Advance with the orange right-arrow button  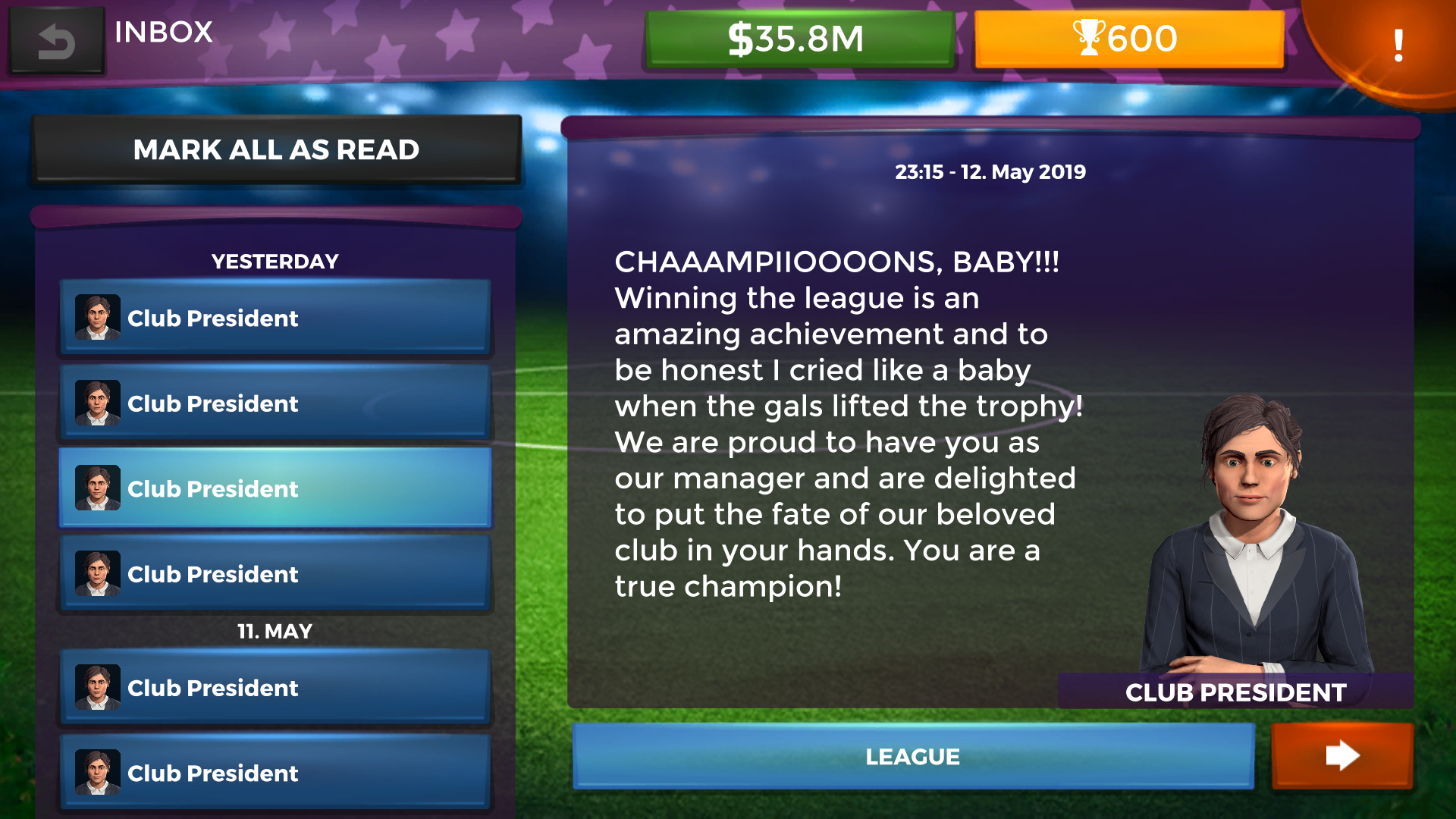click(x=1341, y=756)
